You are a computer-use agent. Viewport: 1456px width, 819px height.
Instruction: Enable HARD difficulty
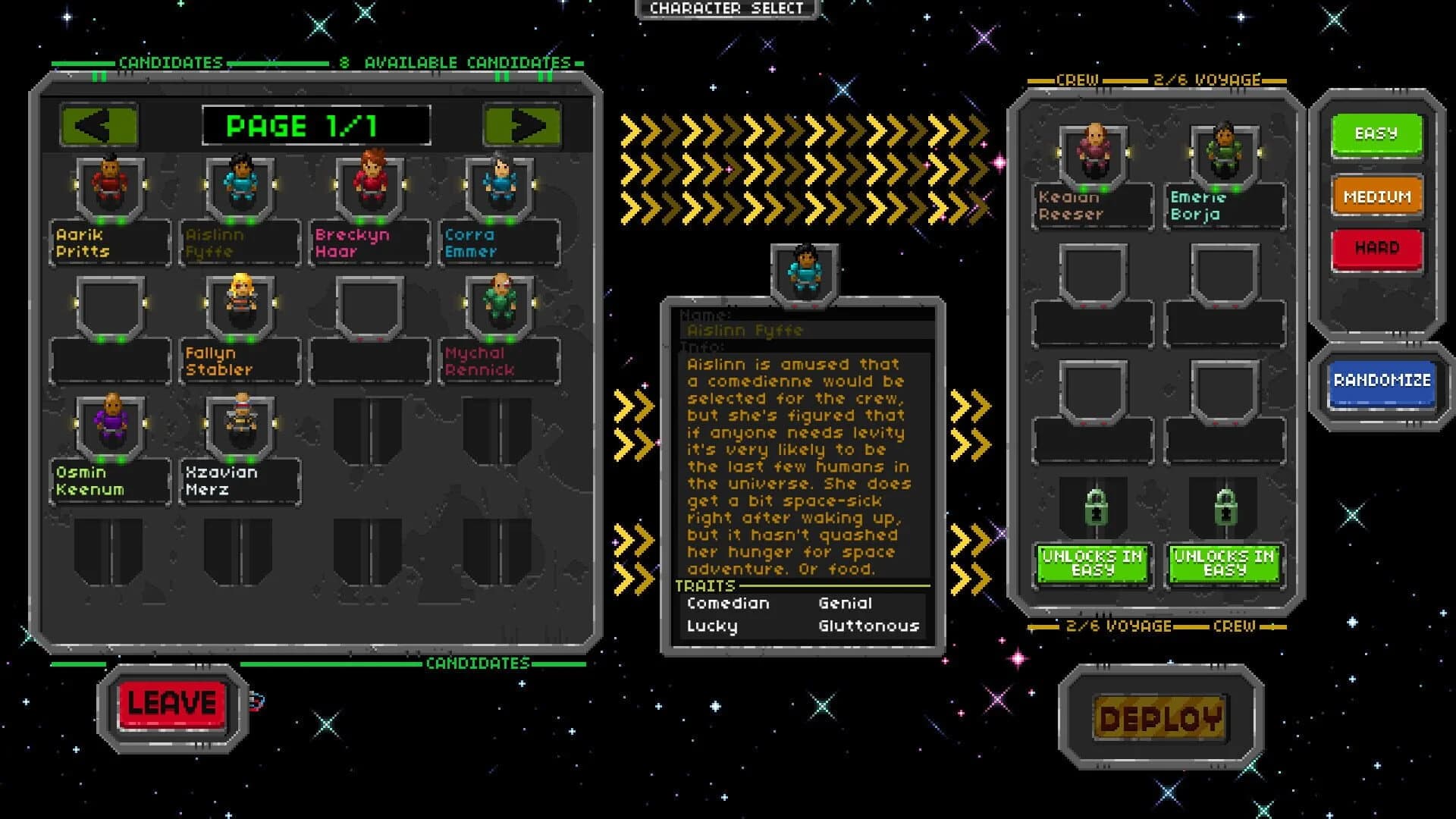tap(1376, 246)
